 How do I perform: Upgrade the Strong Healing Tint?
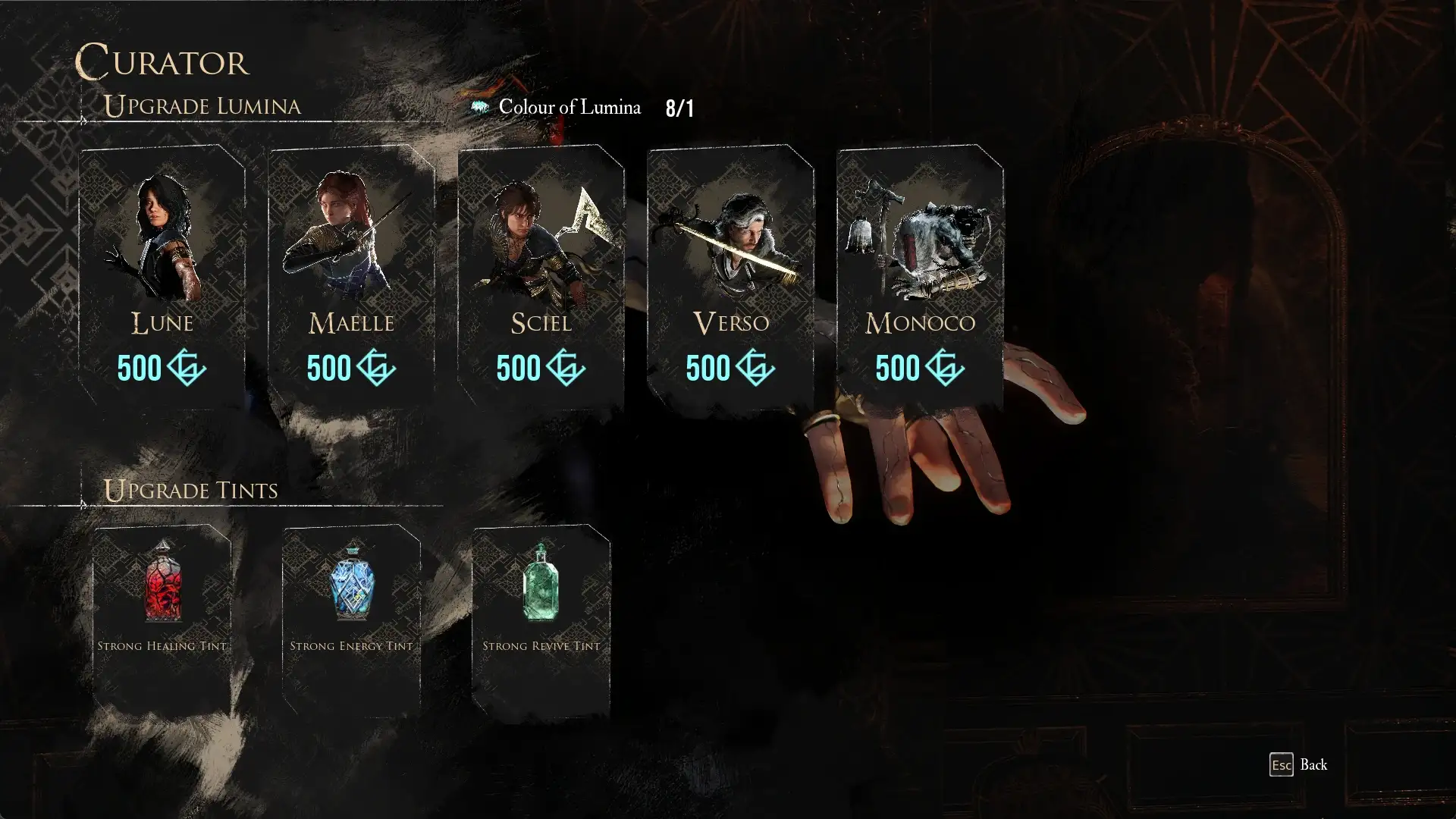tap(162, 618)
